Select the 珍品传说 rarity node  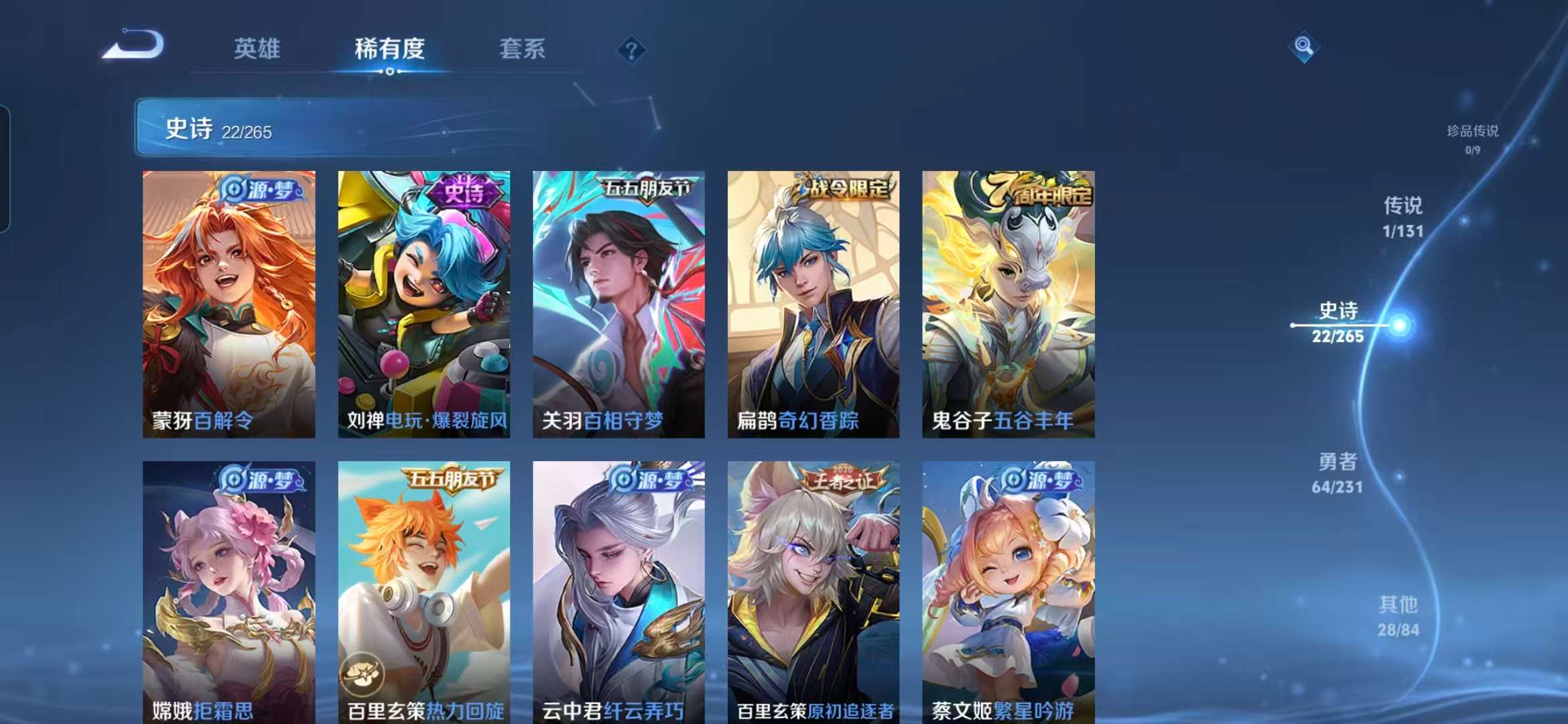(x=1474, y=133)
